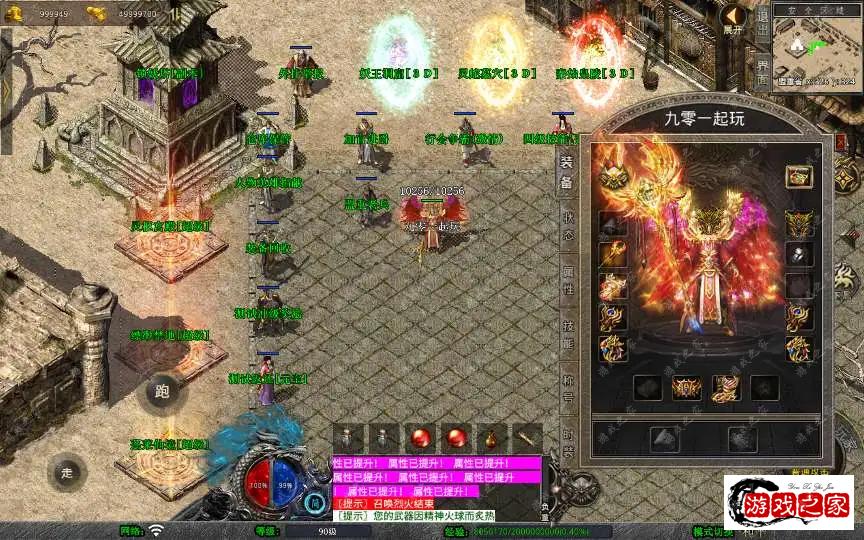This screenshot has width=864, height=540.
Task: Switch to the 装备 equipment tab
Action: 566,173
